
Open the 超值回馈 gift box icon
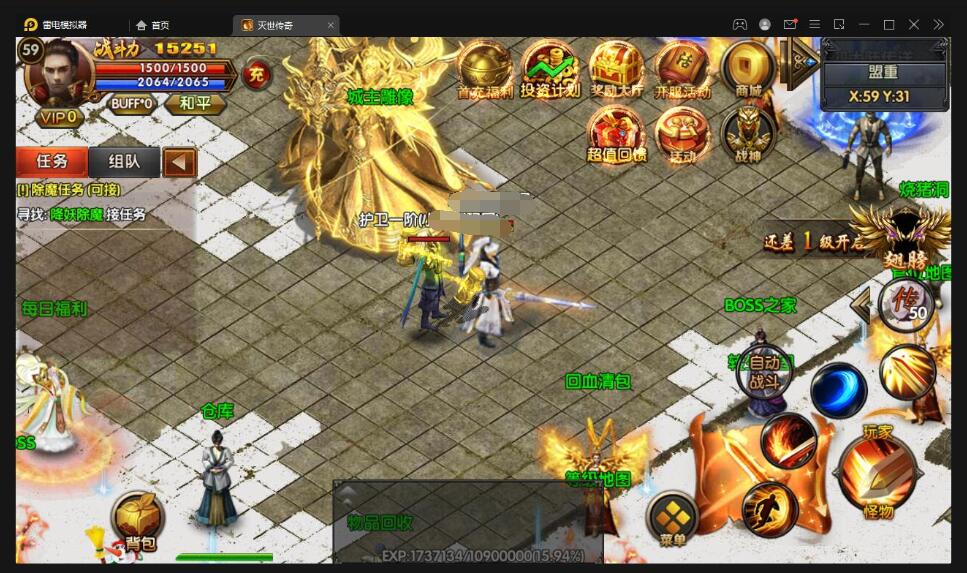point(616,133)
